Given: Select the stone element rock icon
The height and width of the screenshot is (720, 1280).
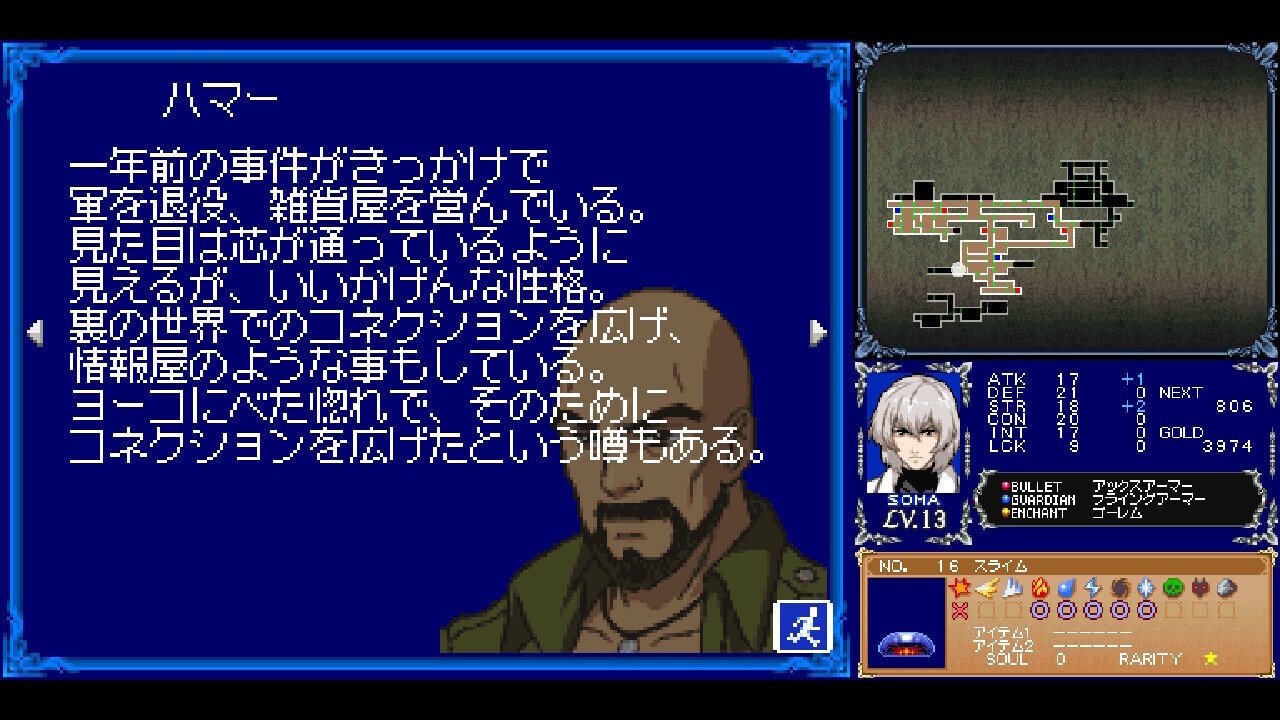Looking at the screenshot, I should [1225, 586].
